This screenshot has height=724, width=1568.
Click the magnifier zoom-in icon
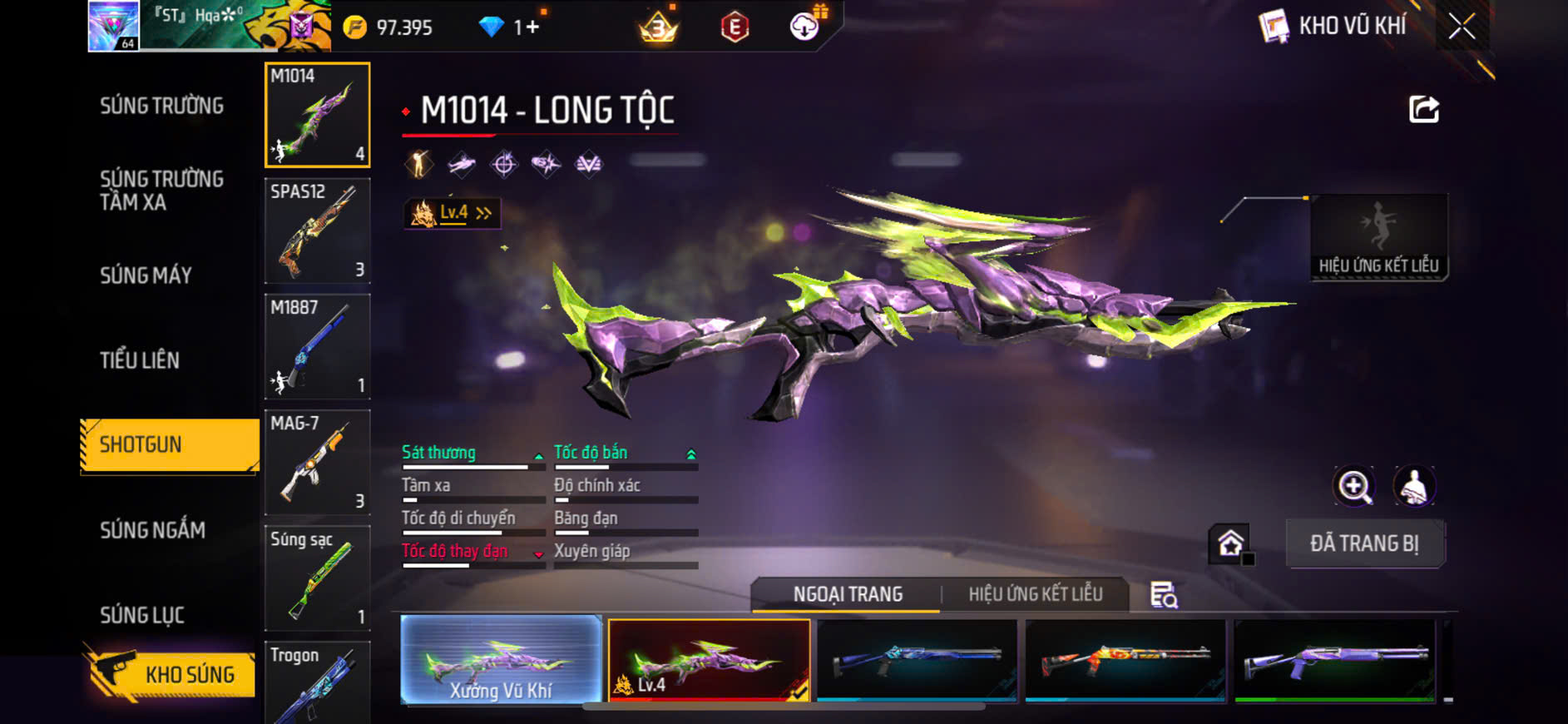click(x=1354, y=487)
